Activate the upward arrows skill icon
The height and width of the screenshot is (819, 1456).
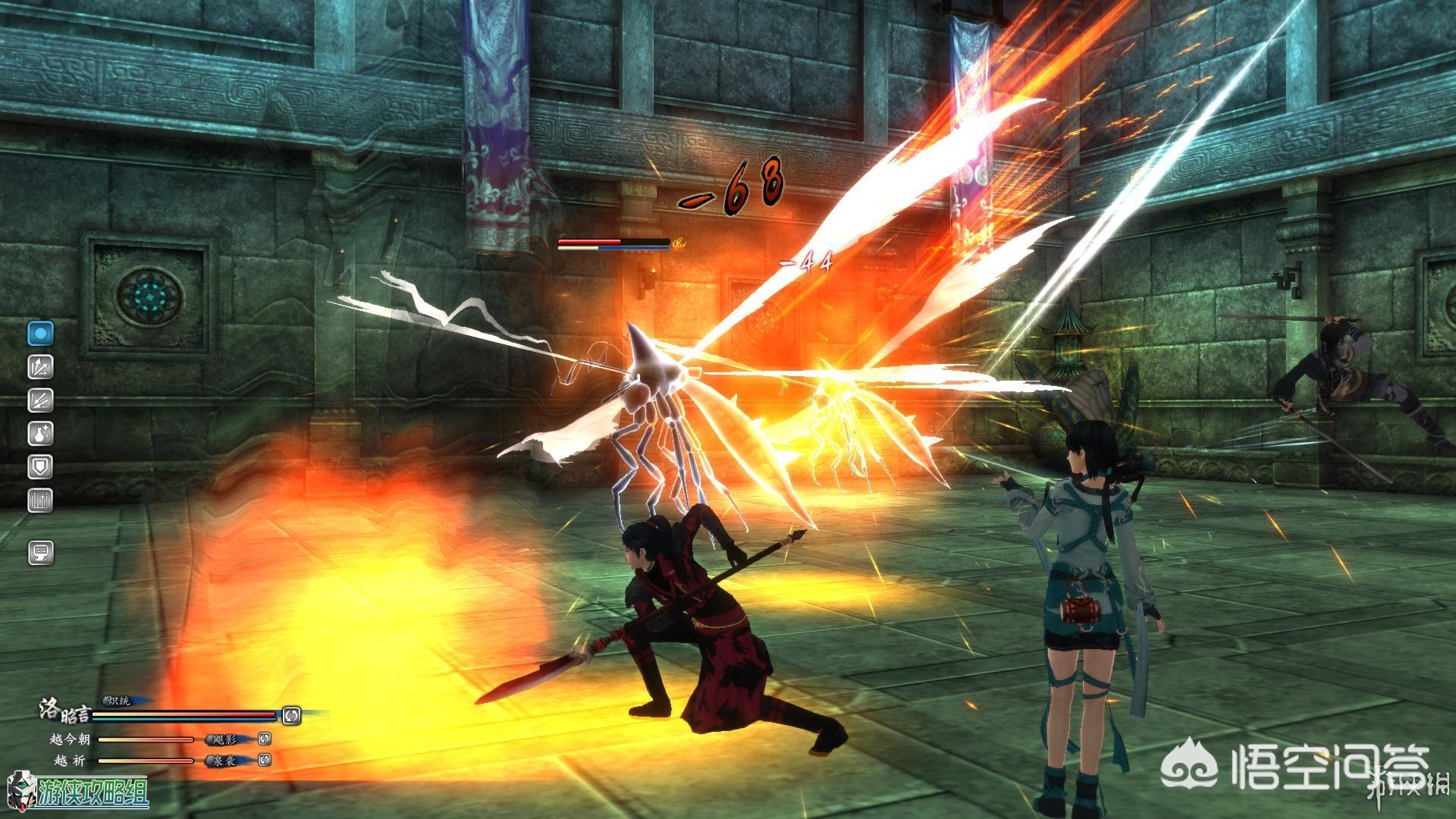[41, 367]
